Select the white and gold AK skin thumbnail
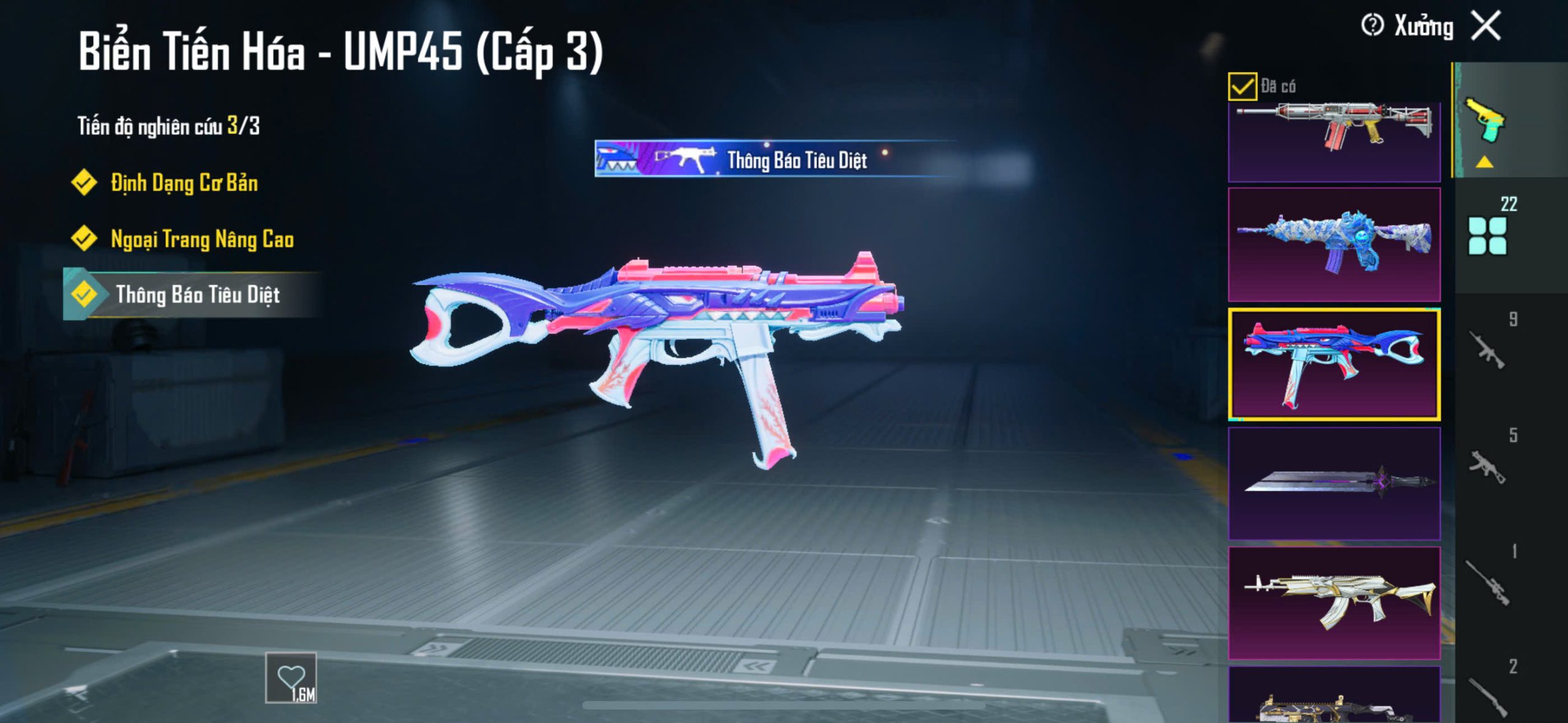The width and height of the screenshot is (1568, 723). pyautogui.click(x=1334, y=603)
